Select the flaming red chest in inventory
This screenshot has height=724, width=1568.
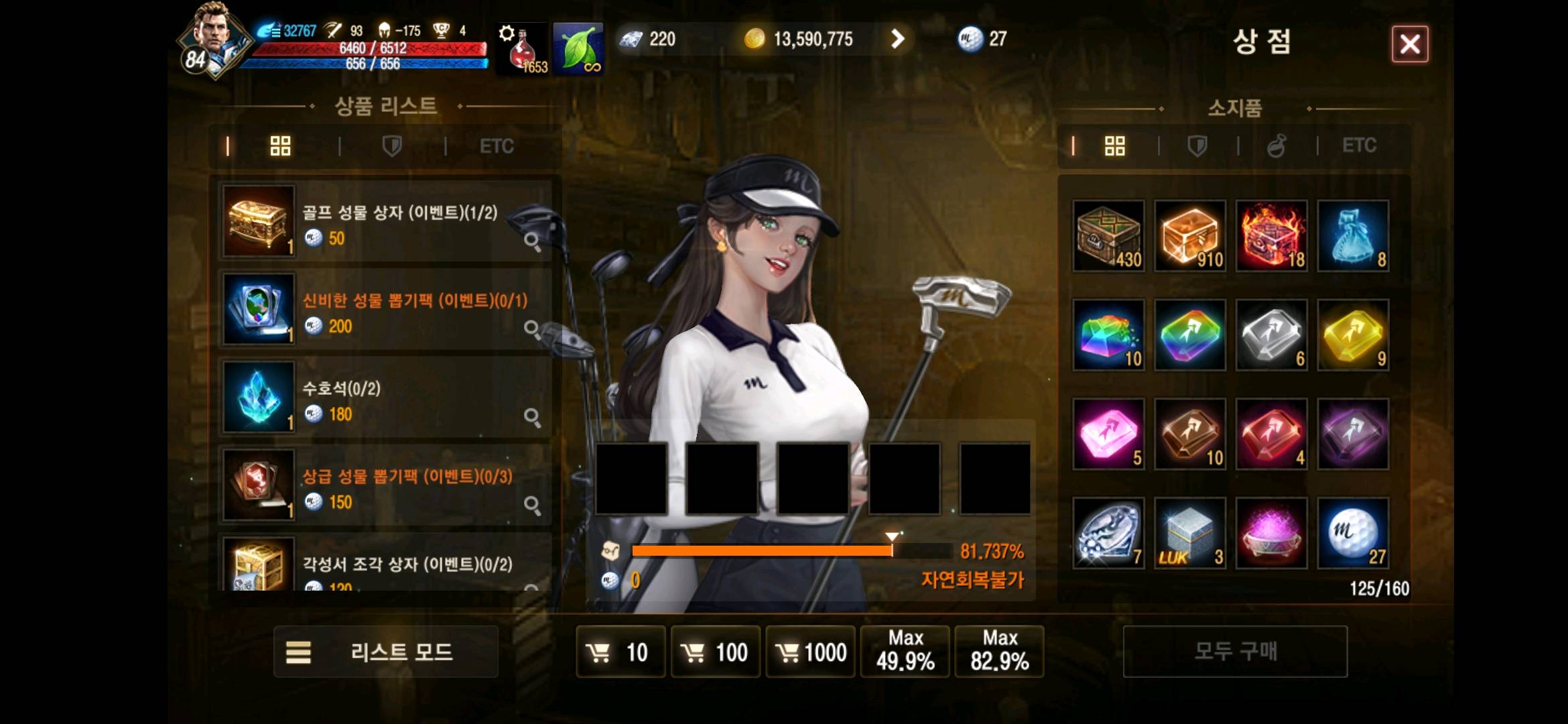1271,236
